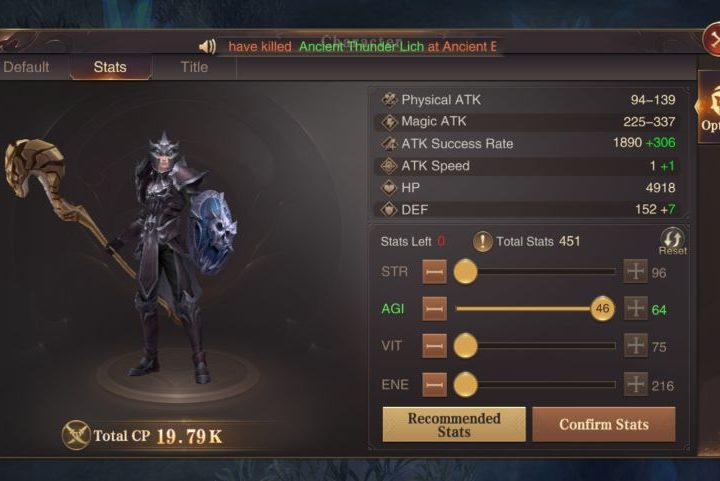Reset allocated stat points
The width and height of the screenshot is (720, 481).
pyautogui.click(x=672, y=241)
